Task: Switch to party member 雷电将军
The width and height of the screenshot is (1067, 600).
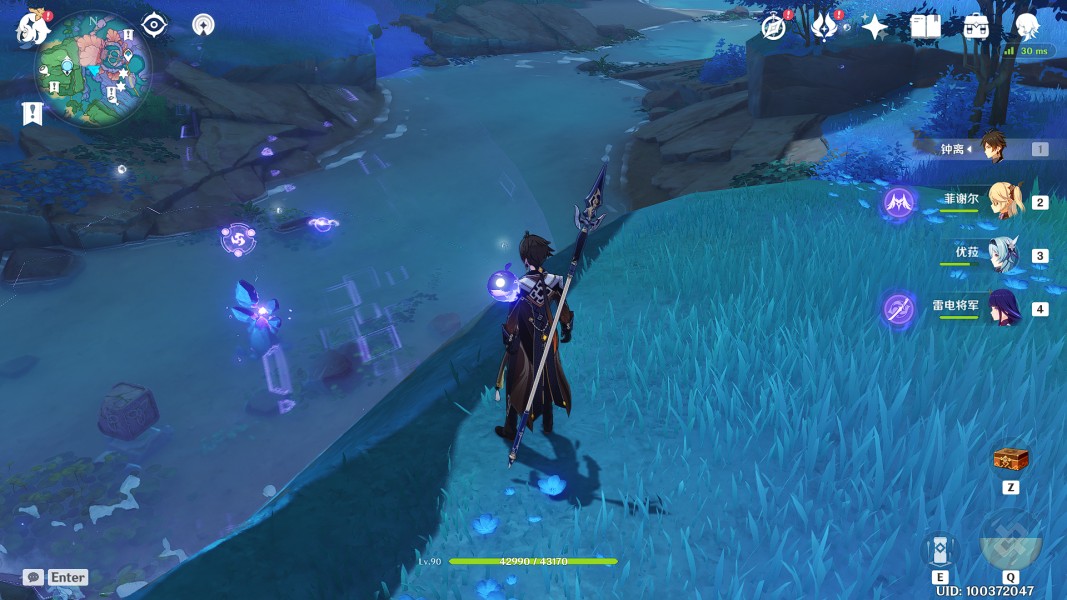Action: (x=1003, y=308)
